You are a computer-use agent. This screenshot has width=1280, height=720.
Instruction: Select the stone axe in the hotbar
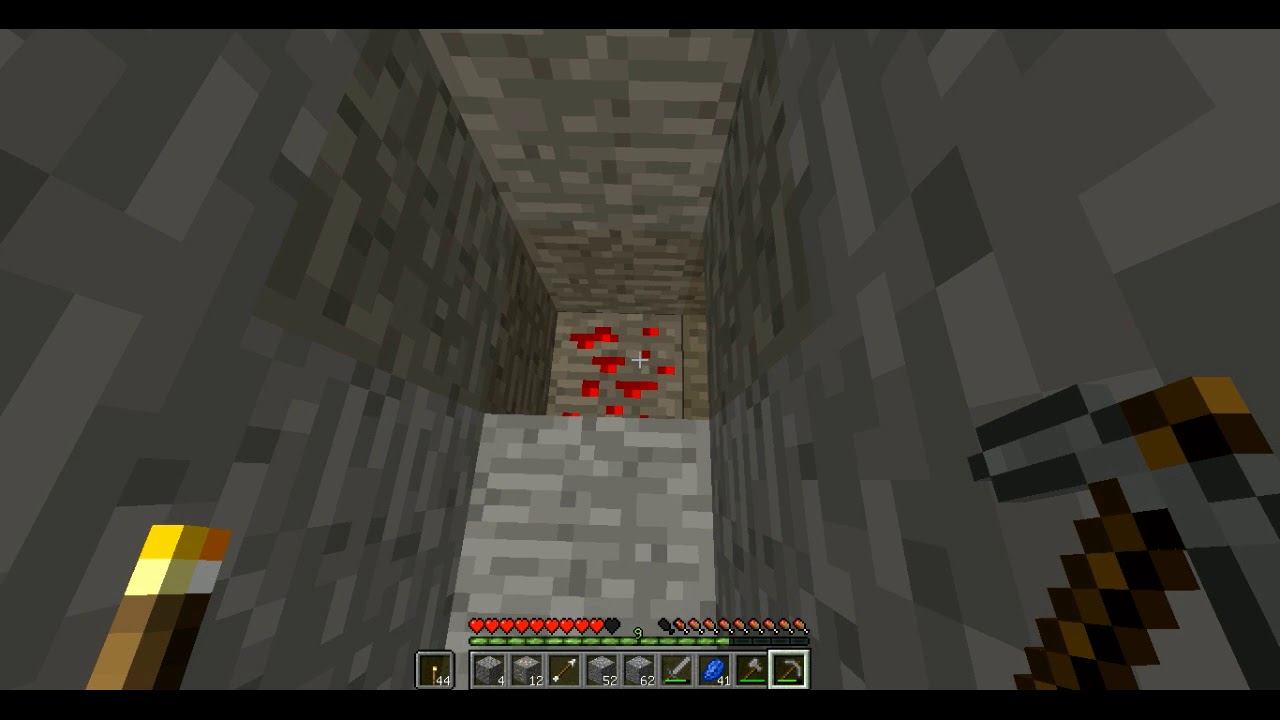[x=752, y=672]
